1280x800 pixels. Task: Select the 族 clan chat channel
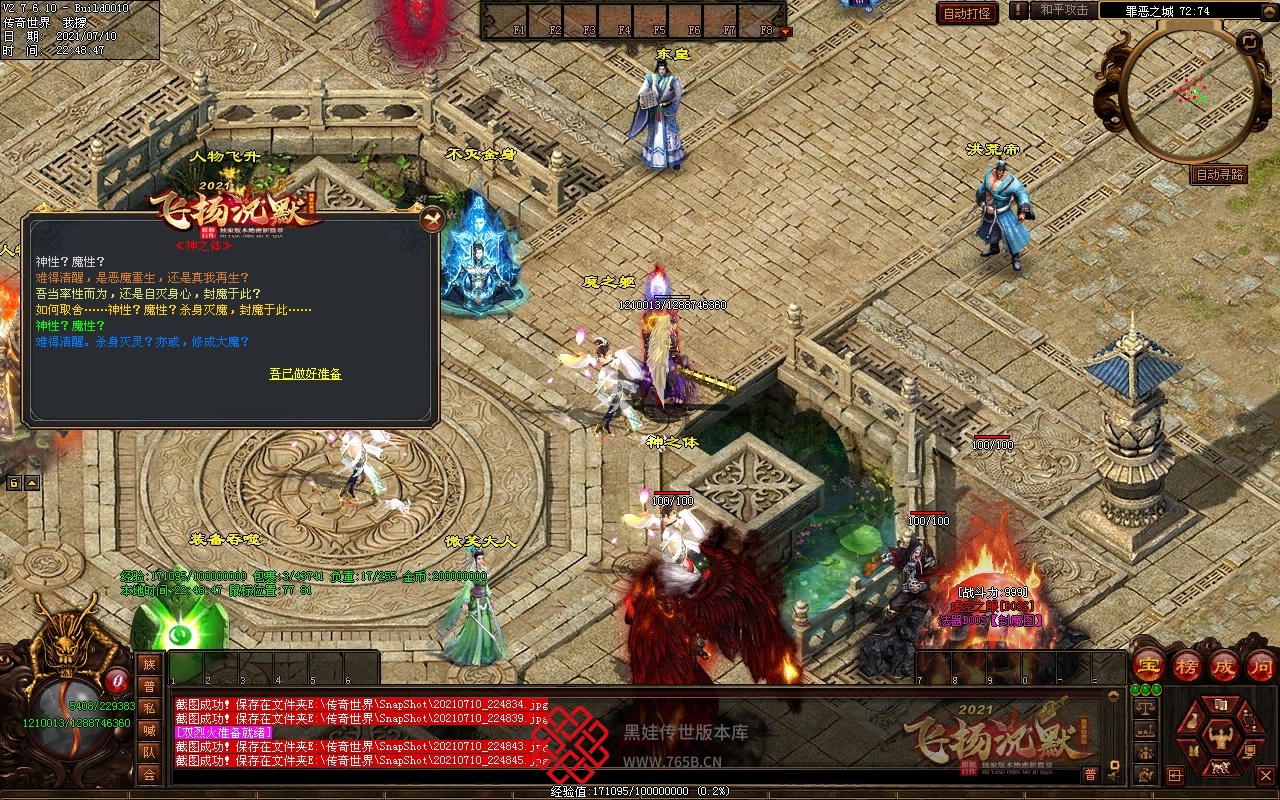149,664
